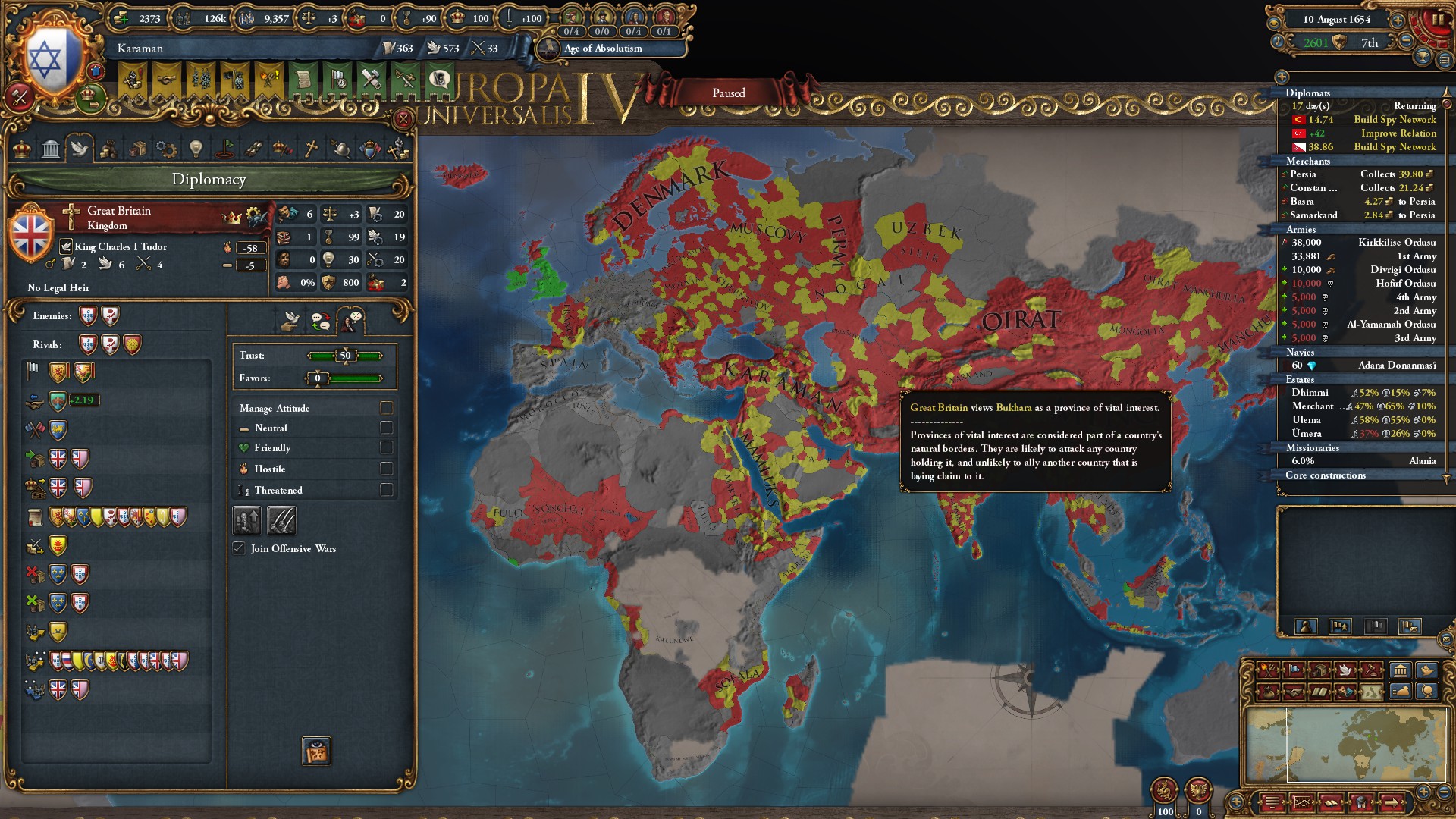1456x819 pixels.
Task: Click the plus button to zoom the minimap
Action: (x=1422, y=792)
